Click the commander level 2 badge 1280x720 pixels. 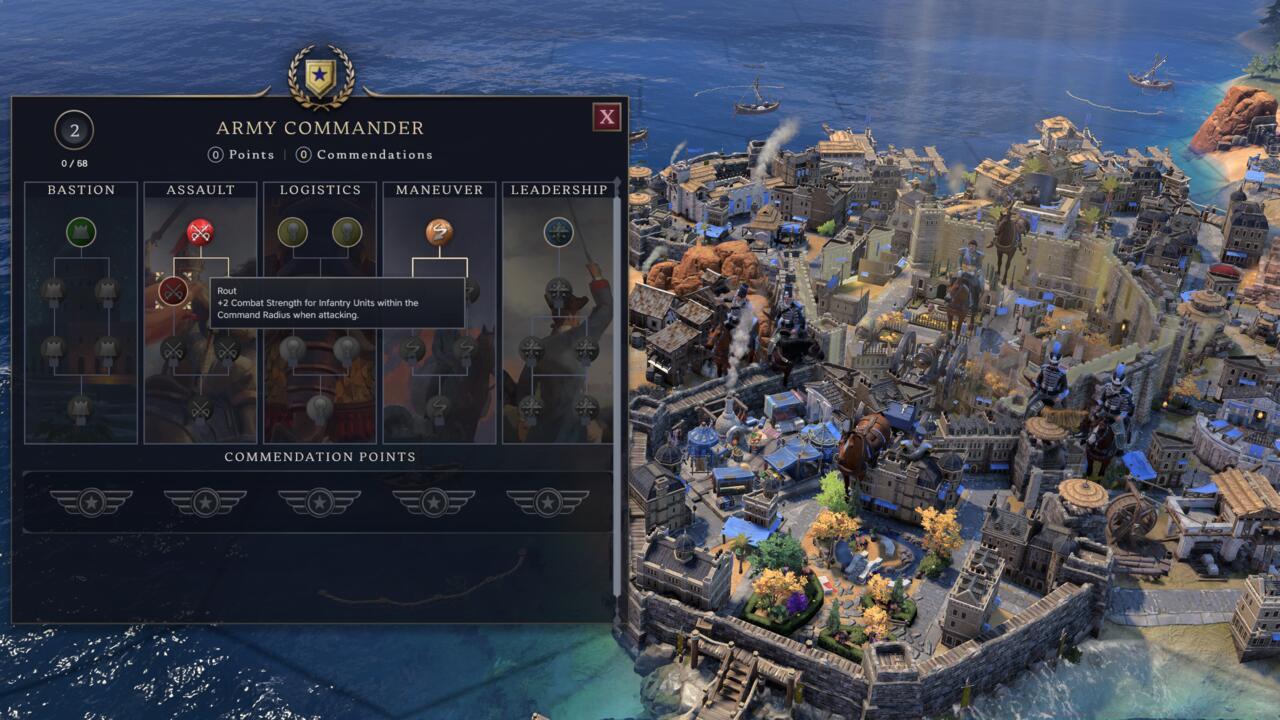(x=73, y=130)
